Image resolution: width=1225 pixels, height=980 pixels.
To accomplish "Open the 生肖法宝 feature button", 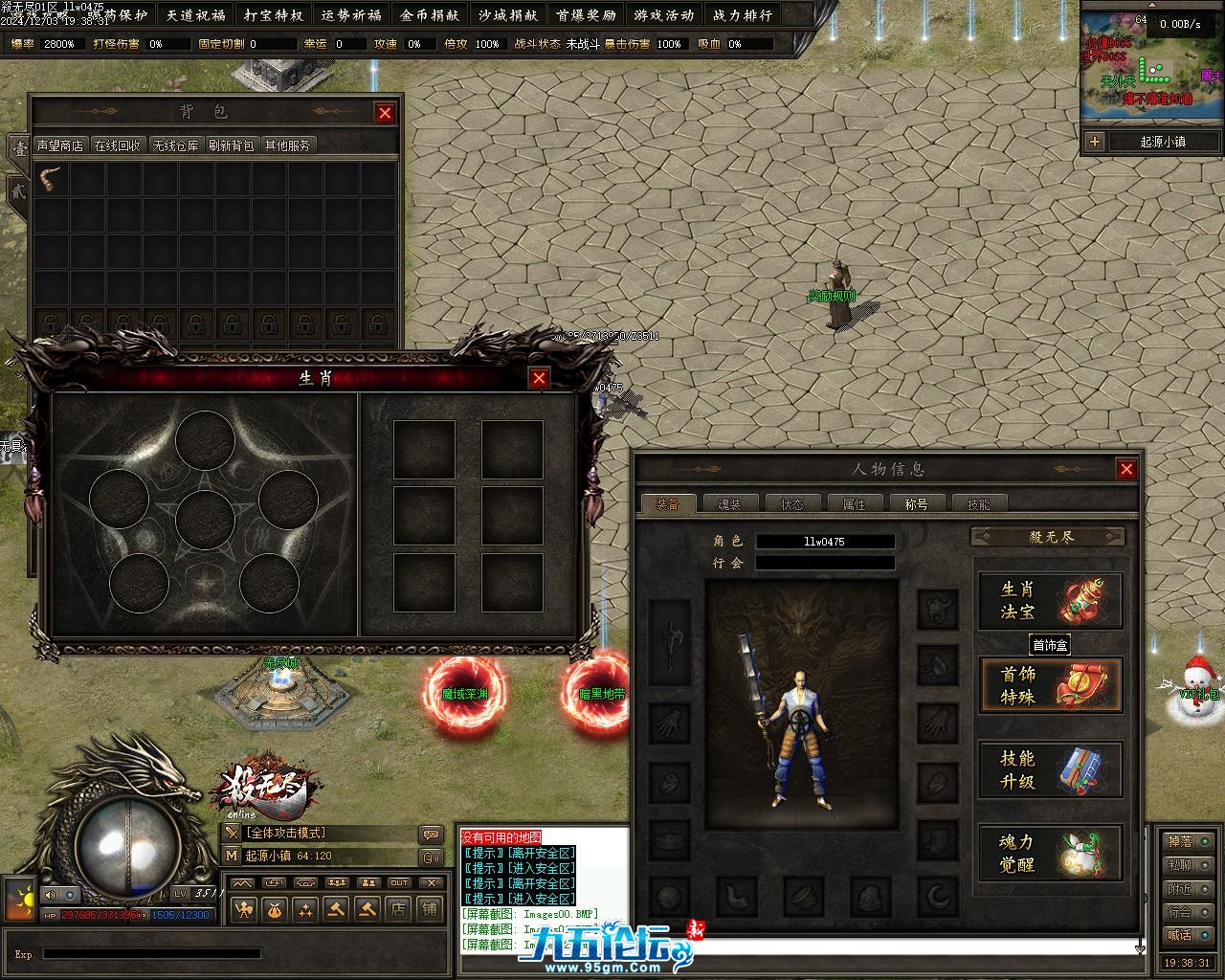I will click(1050, 601).
